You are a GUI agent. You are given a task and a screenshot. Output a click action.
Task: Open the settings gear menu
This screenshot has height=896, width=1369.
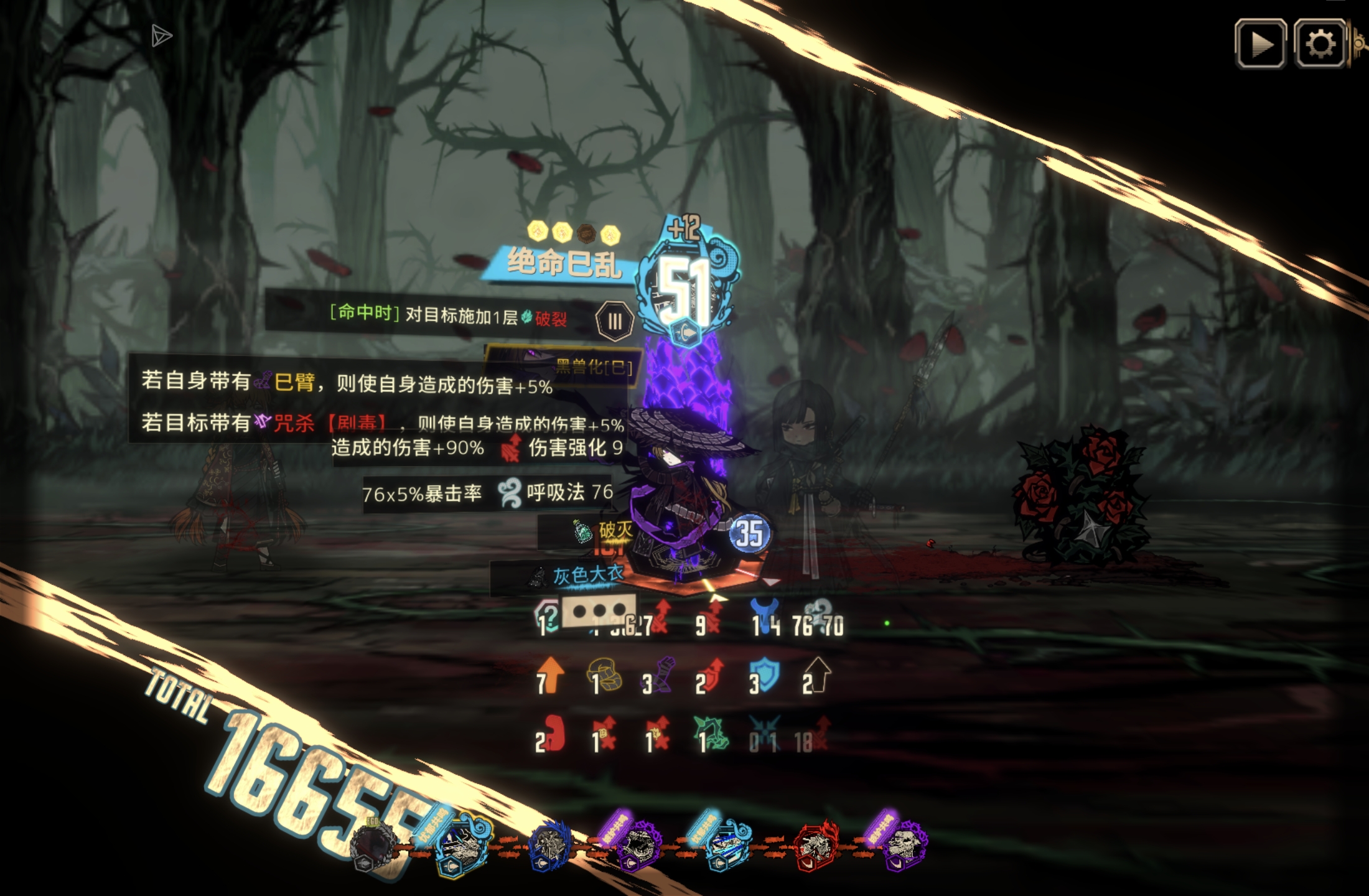pyautogui.click(x=1319, y=44)
